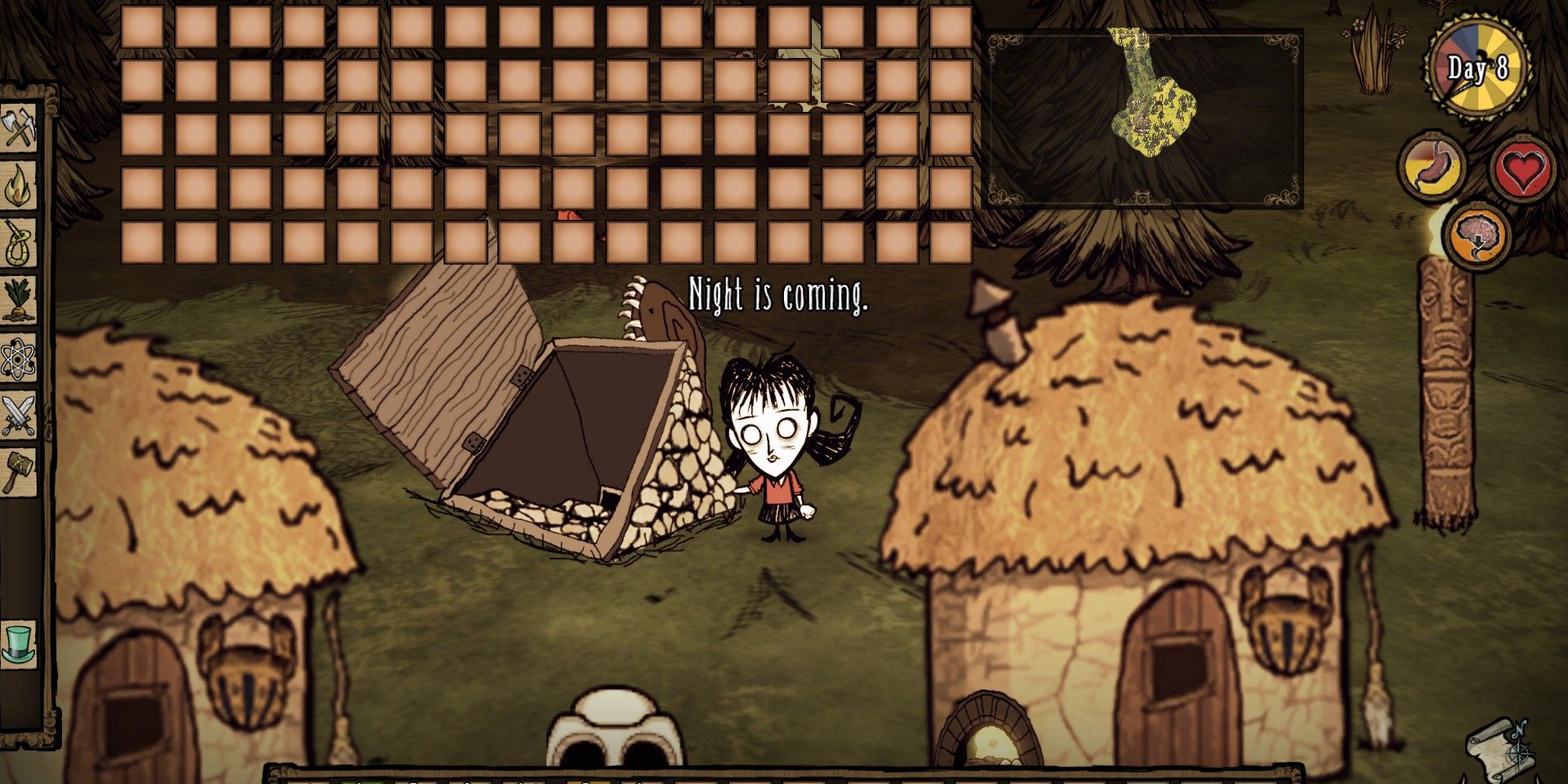Click the heart health badge
This screenshot has width=1568, height=784.
tap(1524, 170)
